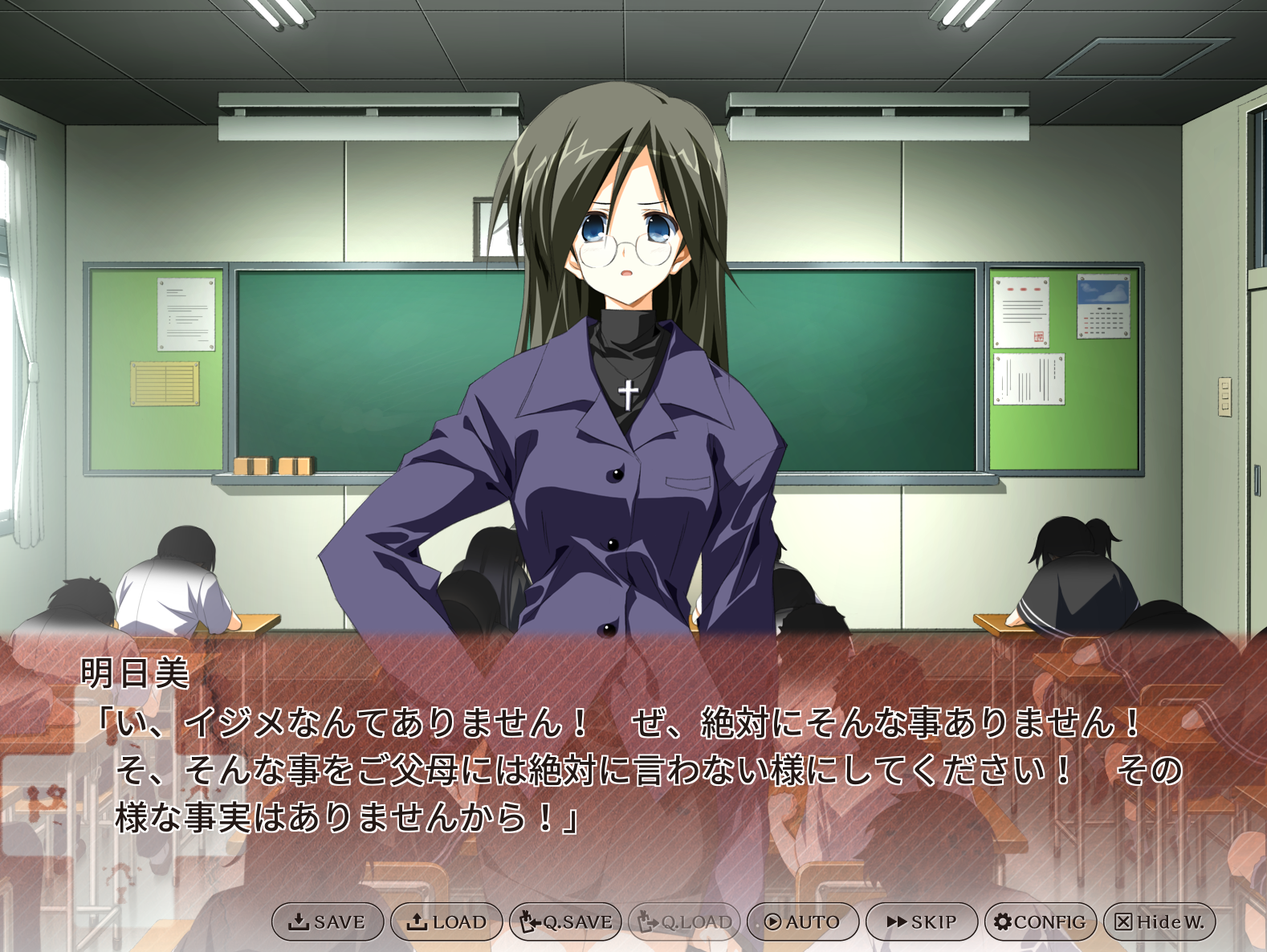Save the game with the SAVE button
This screenshot has height=952, width=1267.
click(x=328, y=921)
